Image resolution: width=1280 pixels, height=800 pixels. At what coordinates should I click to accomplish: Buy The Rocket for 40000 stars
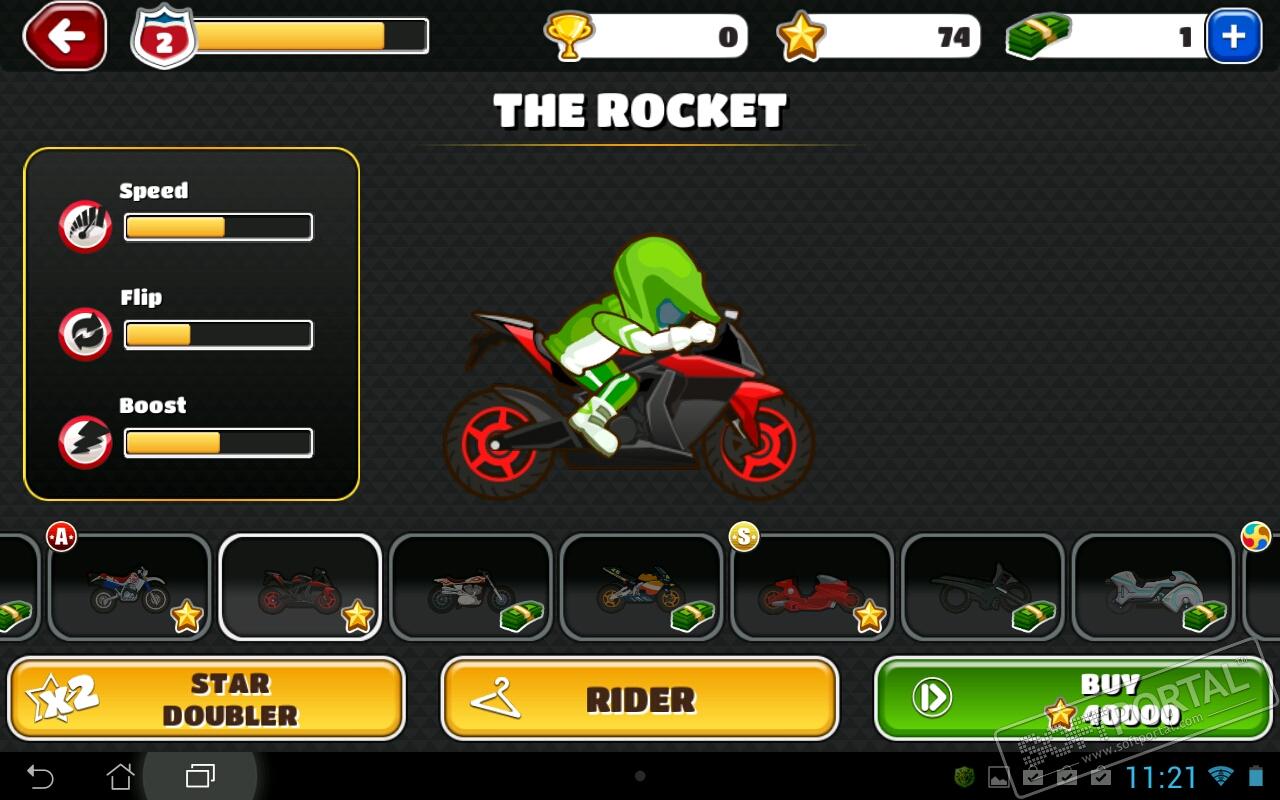click(x=1073, y=698)
